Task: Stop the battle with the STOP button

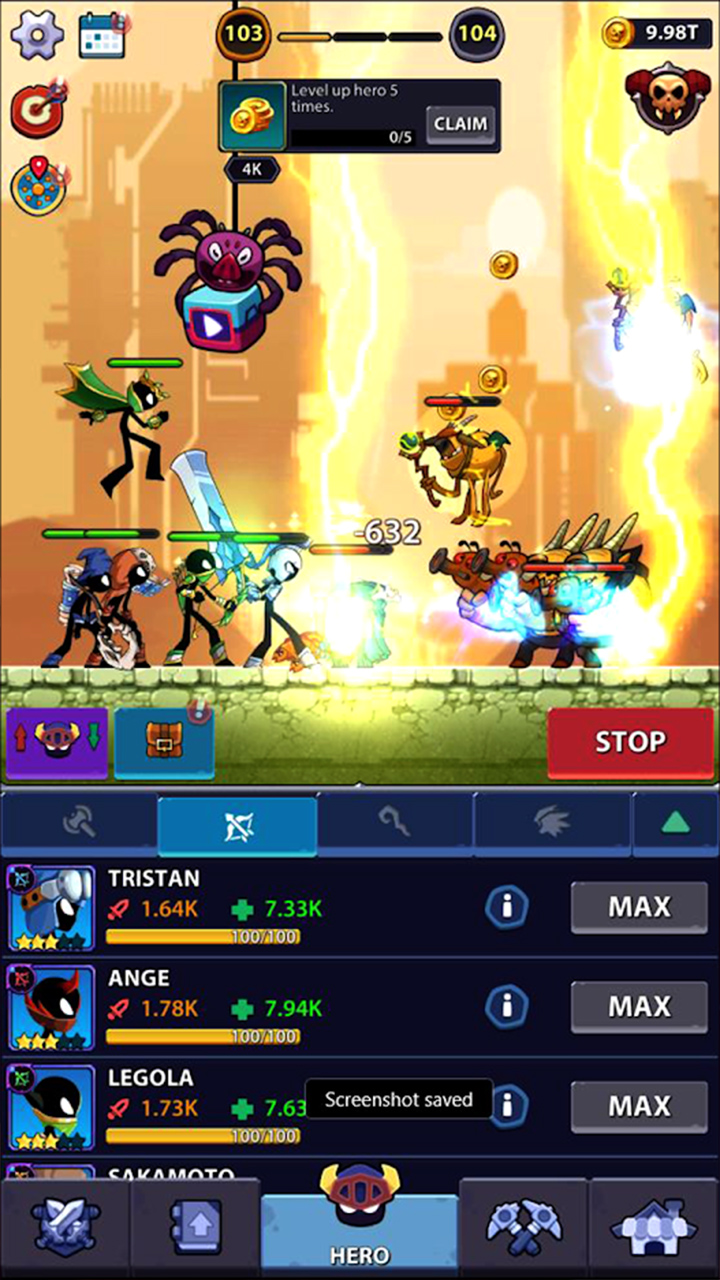Action: [x=630, y=742]
